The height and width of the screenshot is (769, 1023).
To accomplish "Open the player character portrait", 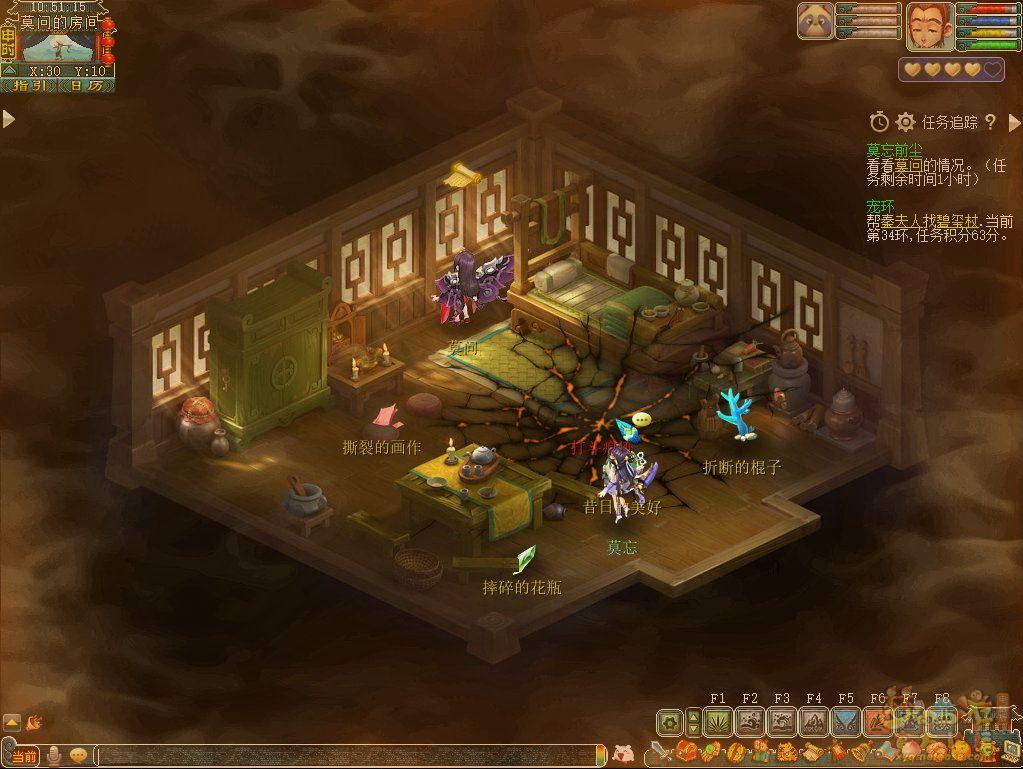I will pyautogui.click(x=927, y=26).
